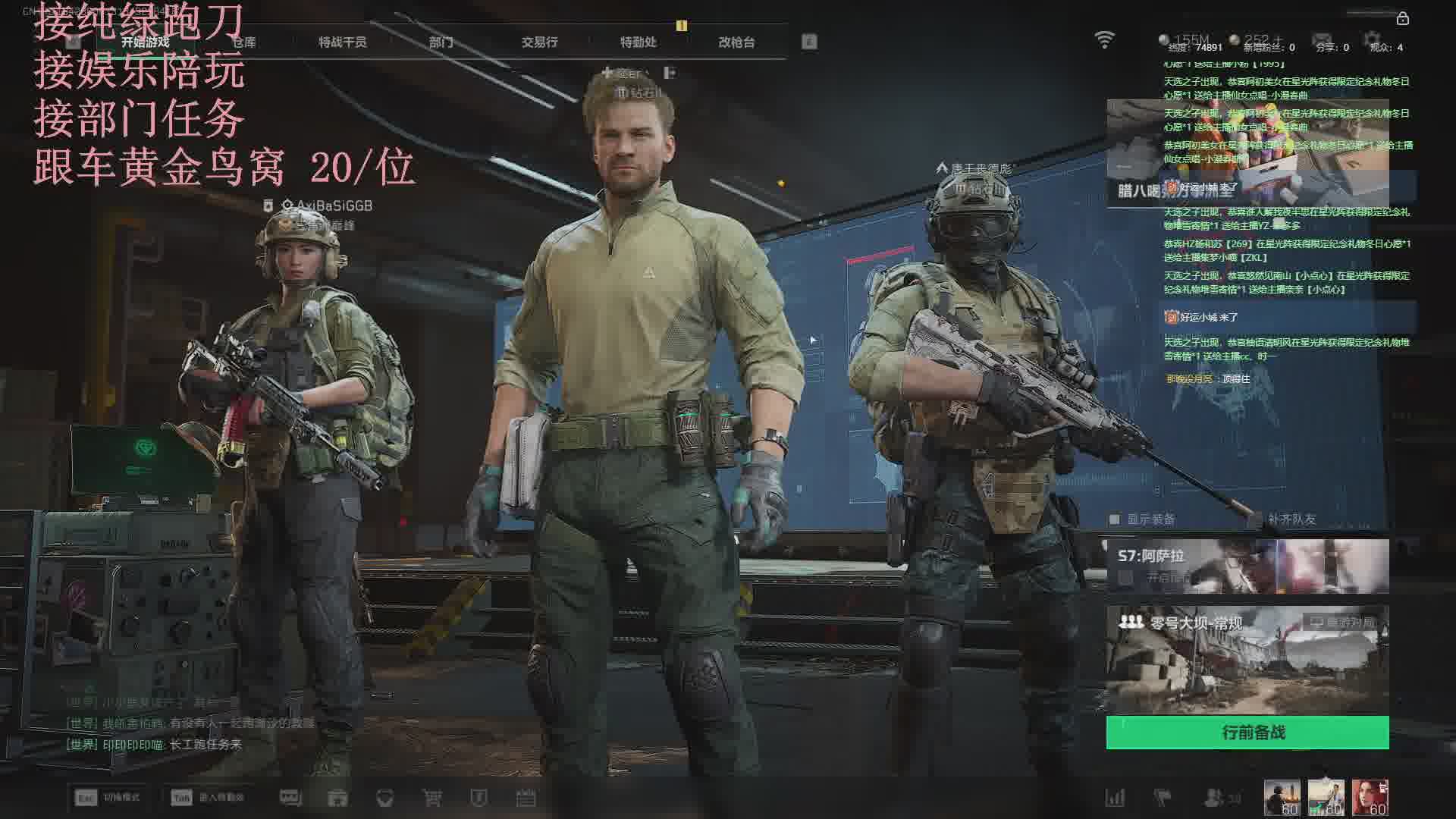The height and width of the screenshot is (819, 1456).
Task: Choose the 零号大坝-常规 map card
Action: [1247, 660]
